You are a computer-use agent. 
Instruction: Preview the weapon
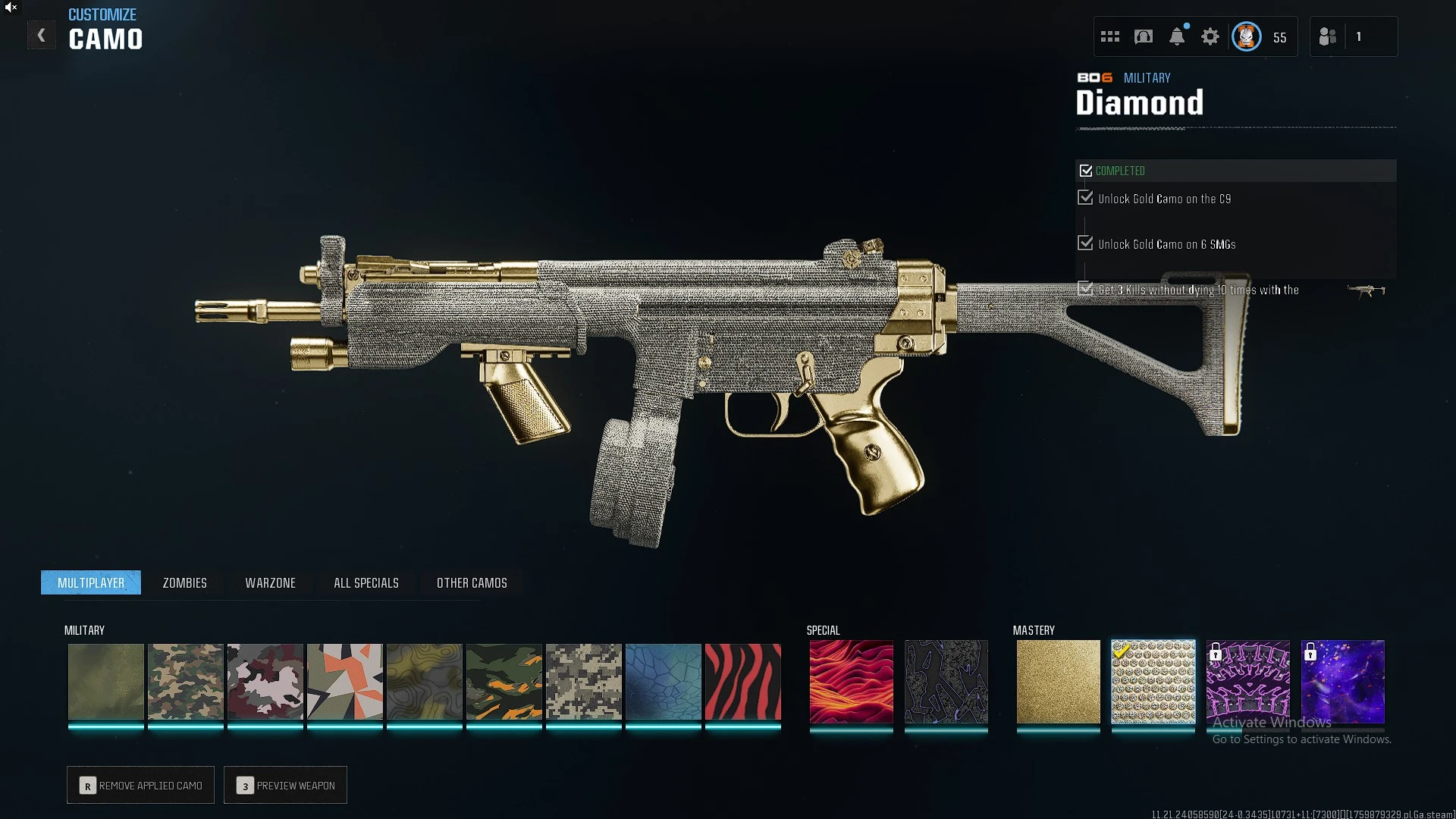click(286, 786)
